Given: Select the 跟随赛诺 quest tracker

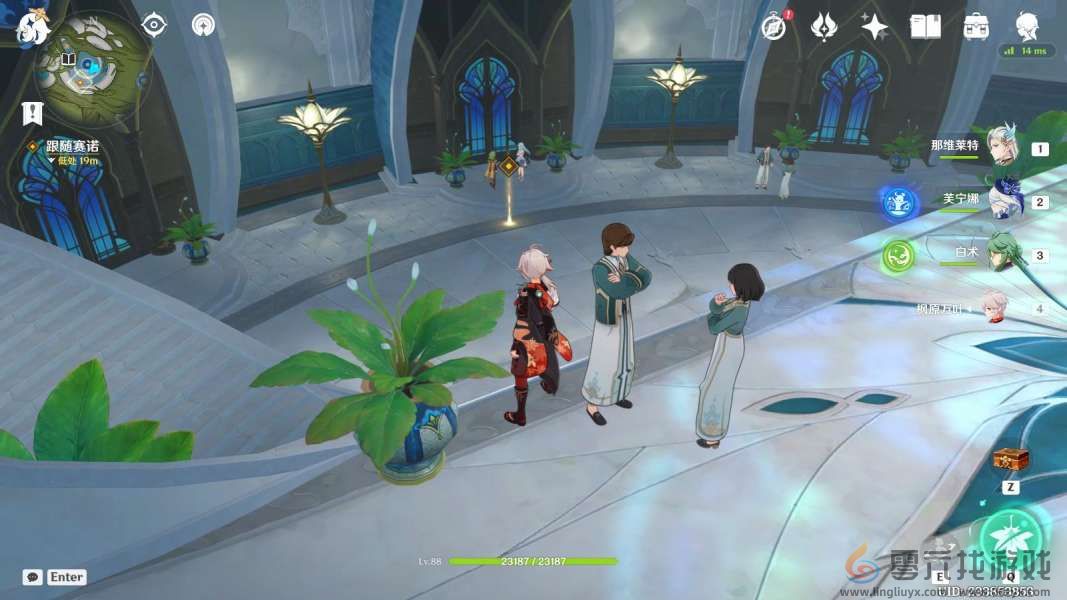Looking at the screenshot, I should tap(72, 146).
